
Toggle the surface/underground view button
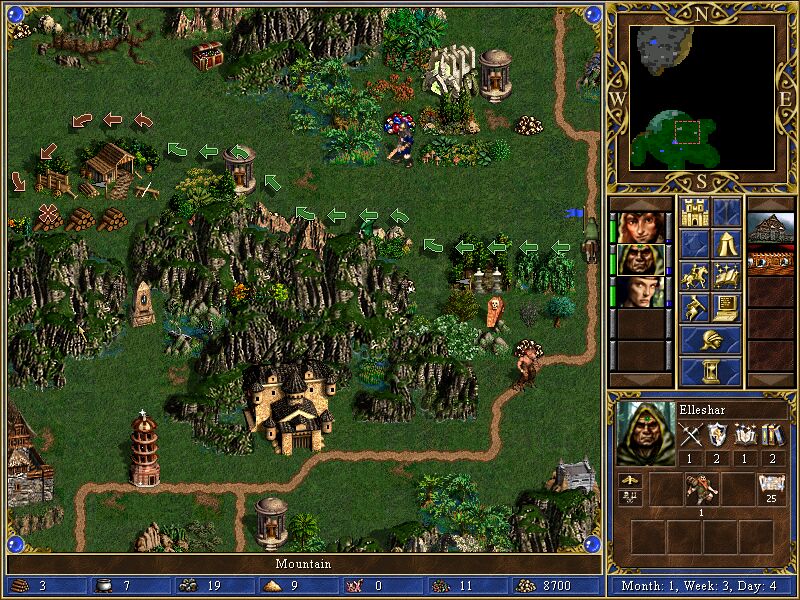727,213
